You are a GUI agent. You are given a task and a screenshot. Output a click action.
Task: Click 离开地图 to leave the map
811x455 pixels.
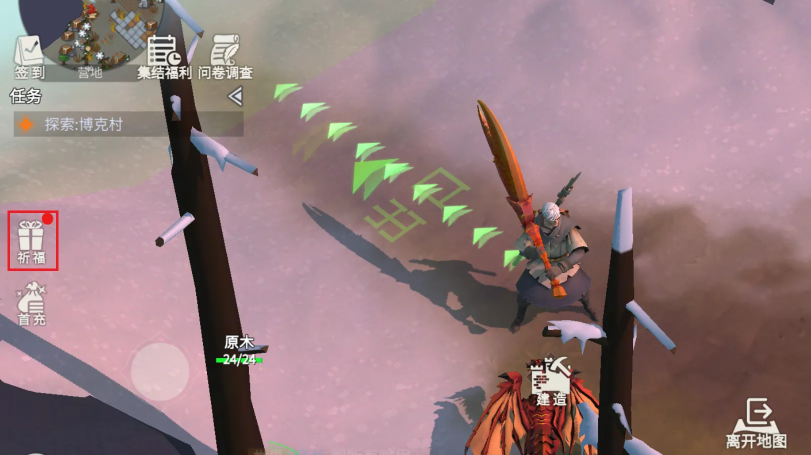point(756,423)
